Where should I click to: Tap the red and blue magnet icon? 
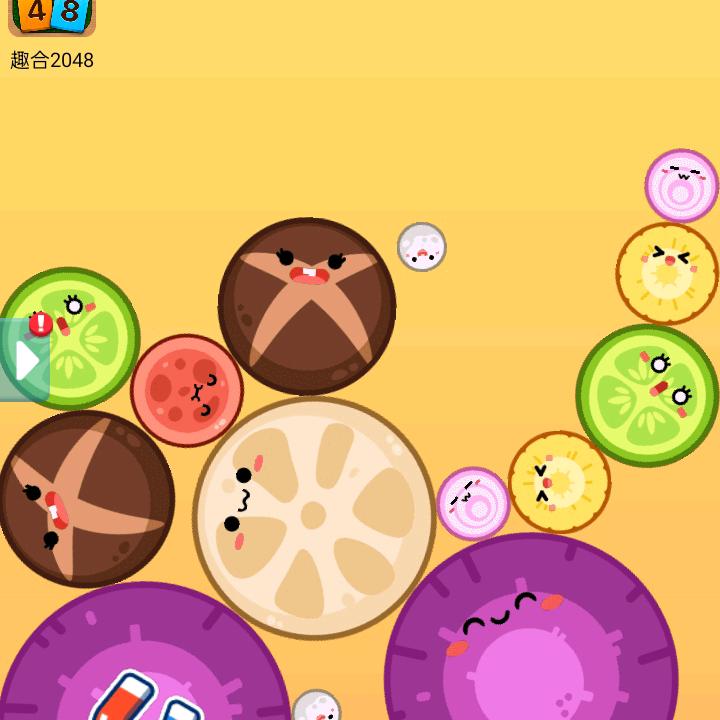coord(140,700)
